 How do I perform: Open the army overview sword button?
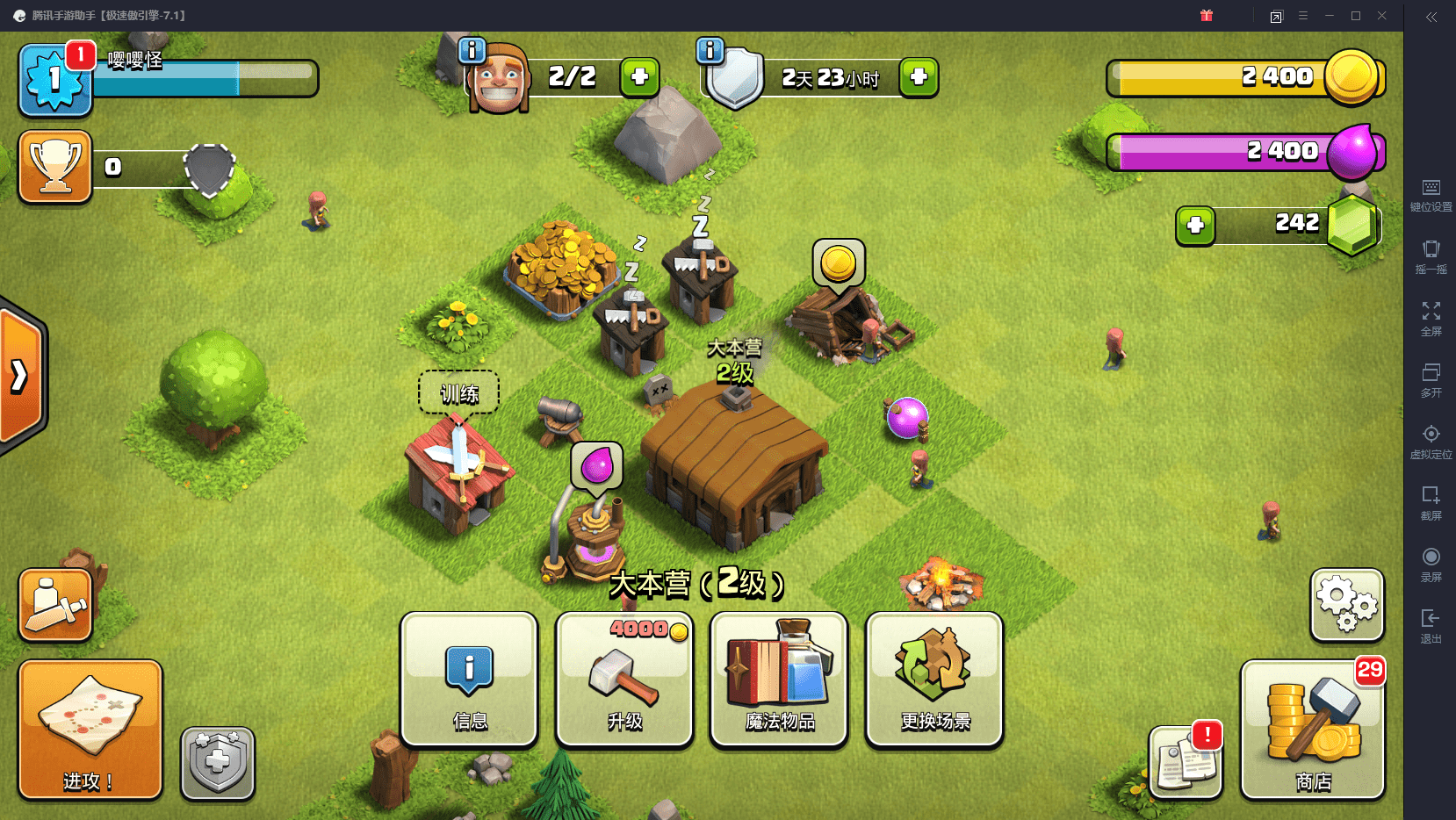(55, 605)
